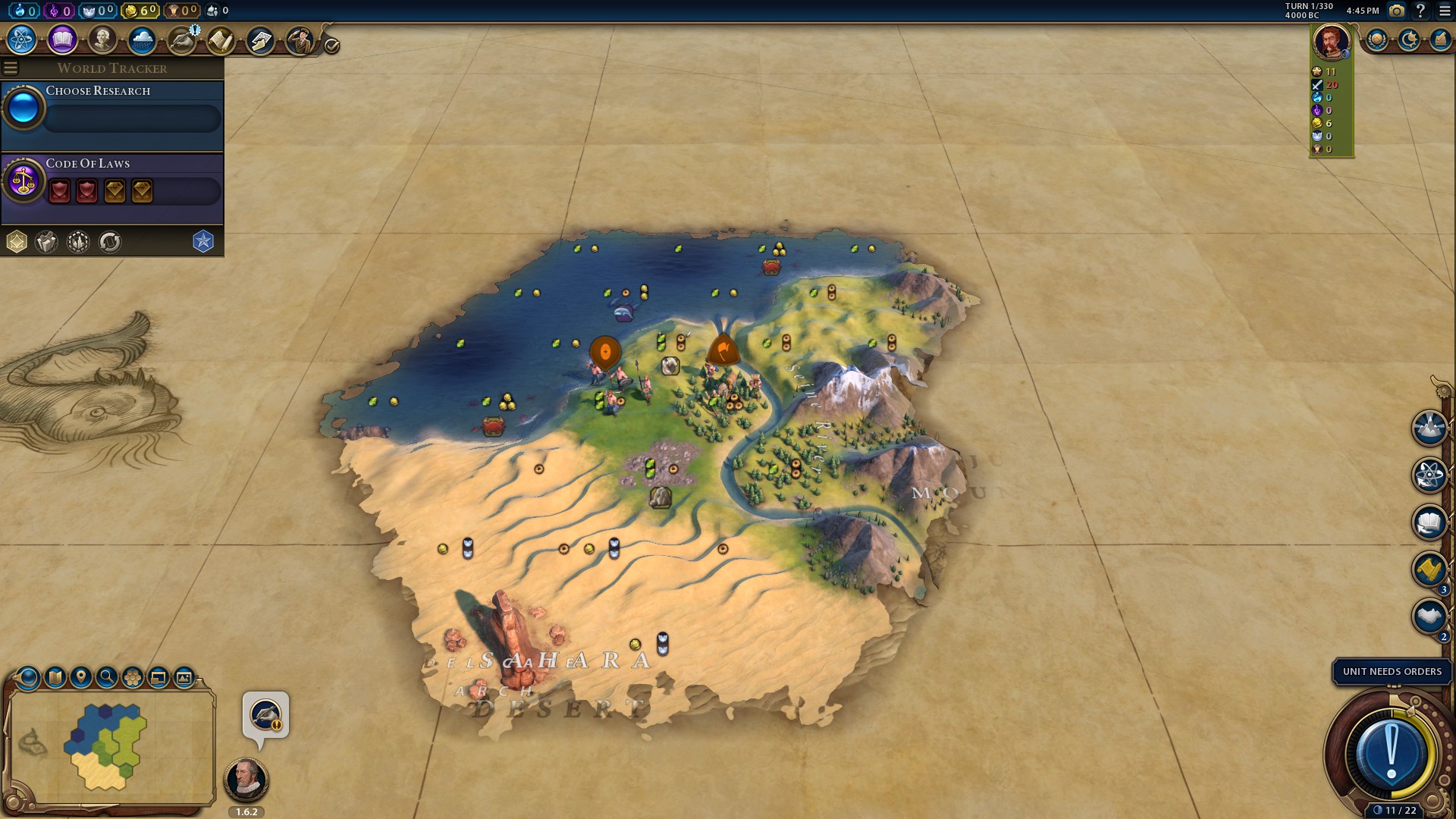The image size is (1456, 819).
Task: Open the minimap's folded map lens options
Action: click(55, 677)
